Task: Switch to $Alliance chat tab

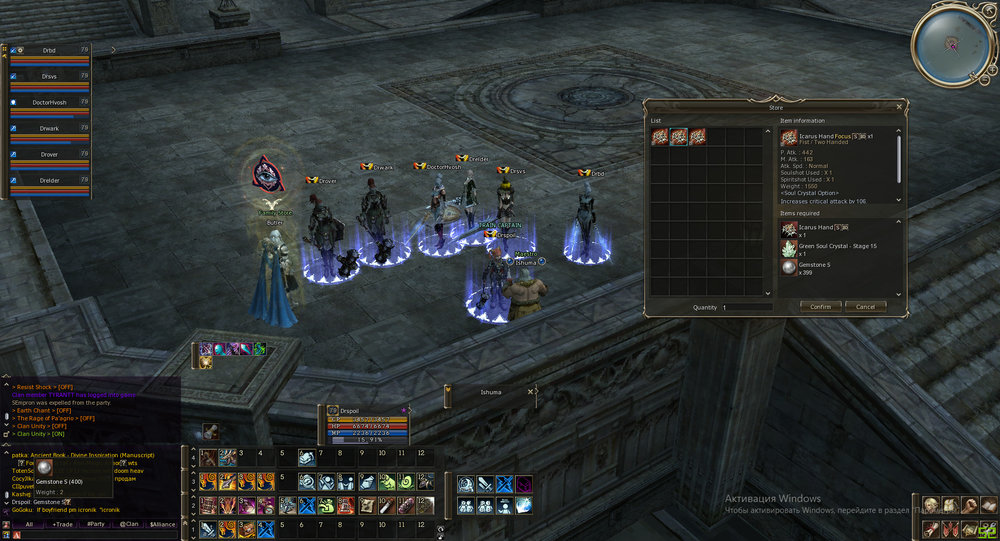Action: (162, 524)
